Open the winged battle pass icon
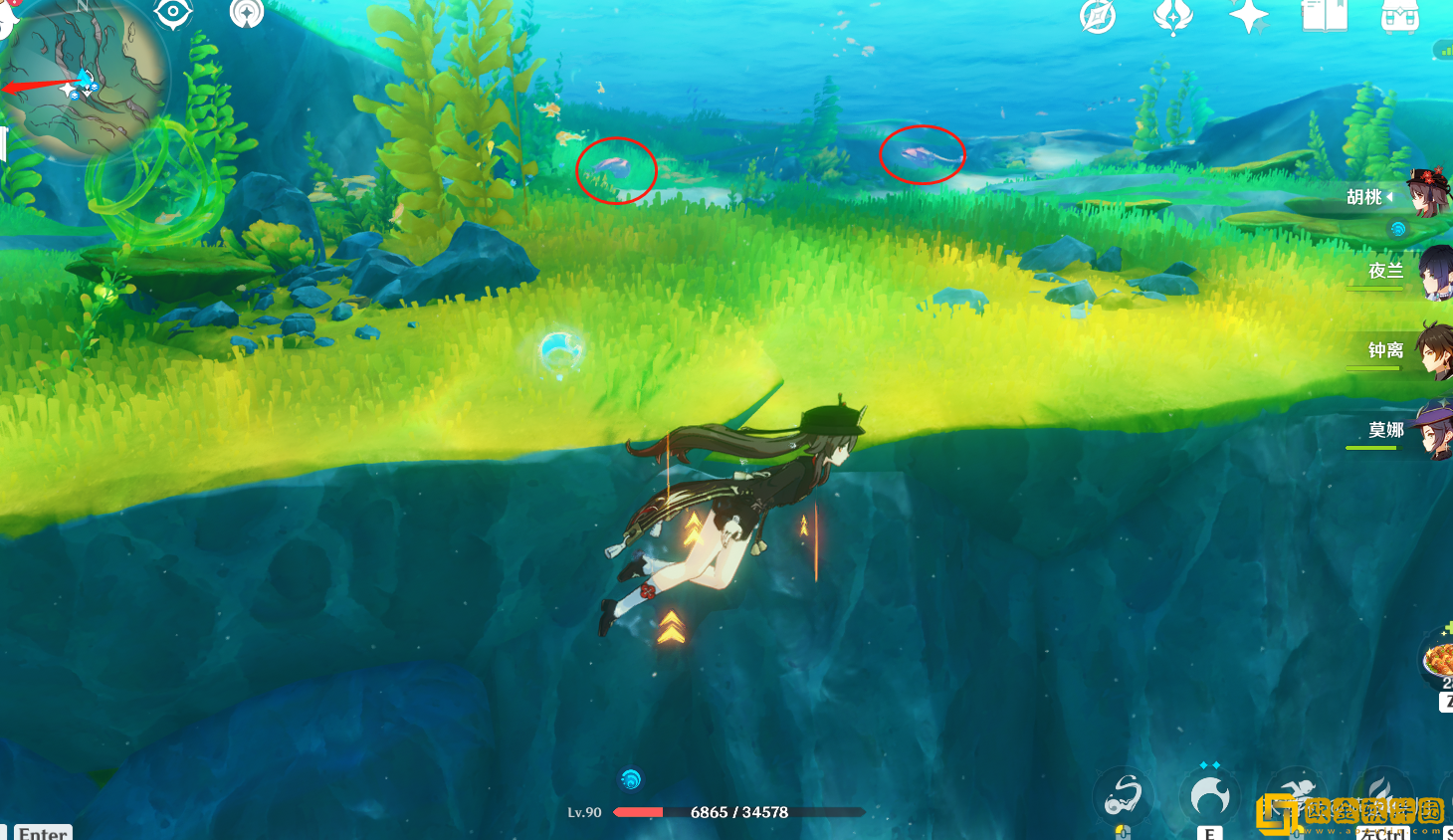 [1172, 16]
